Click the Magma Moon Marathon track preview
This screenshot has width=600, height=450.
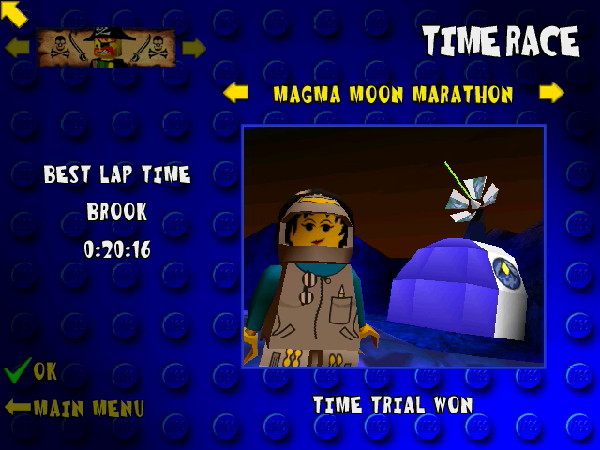coord(394,246)
